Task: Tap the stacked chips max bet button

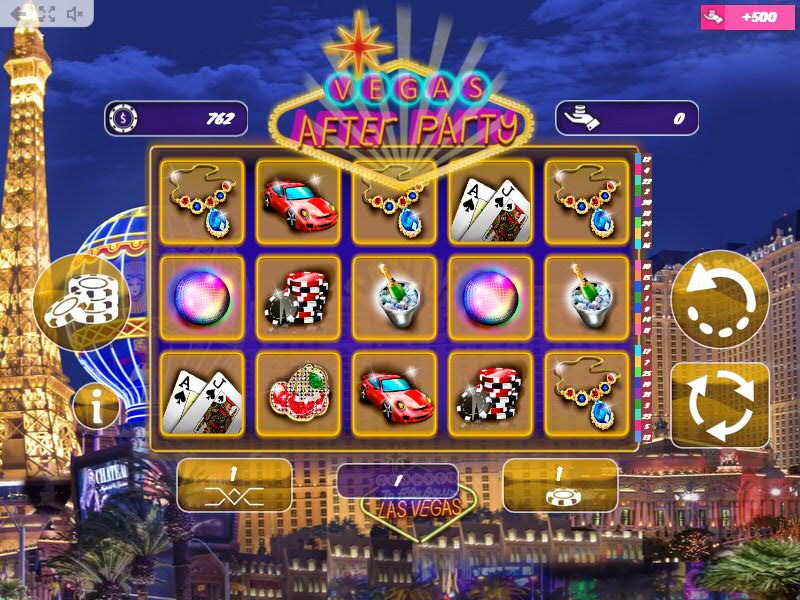Action: pos(82,300)
